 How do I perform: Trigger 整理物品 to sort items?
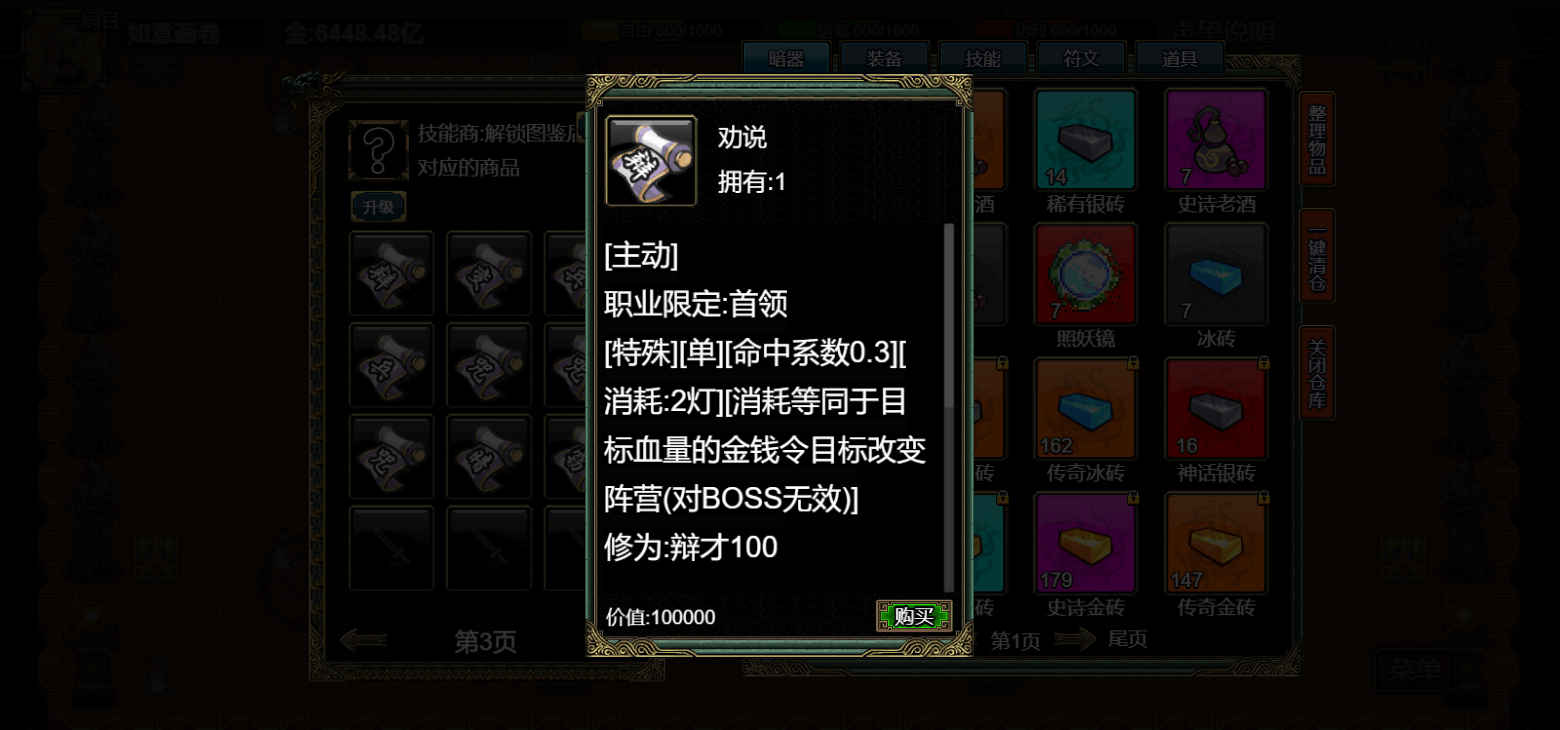(1316, 140)
